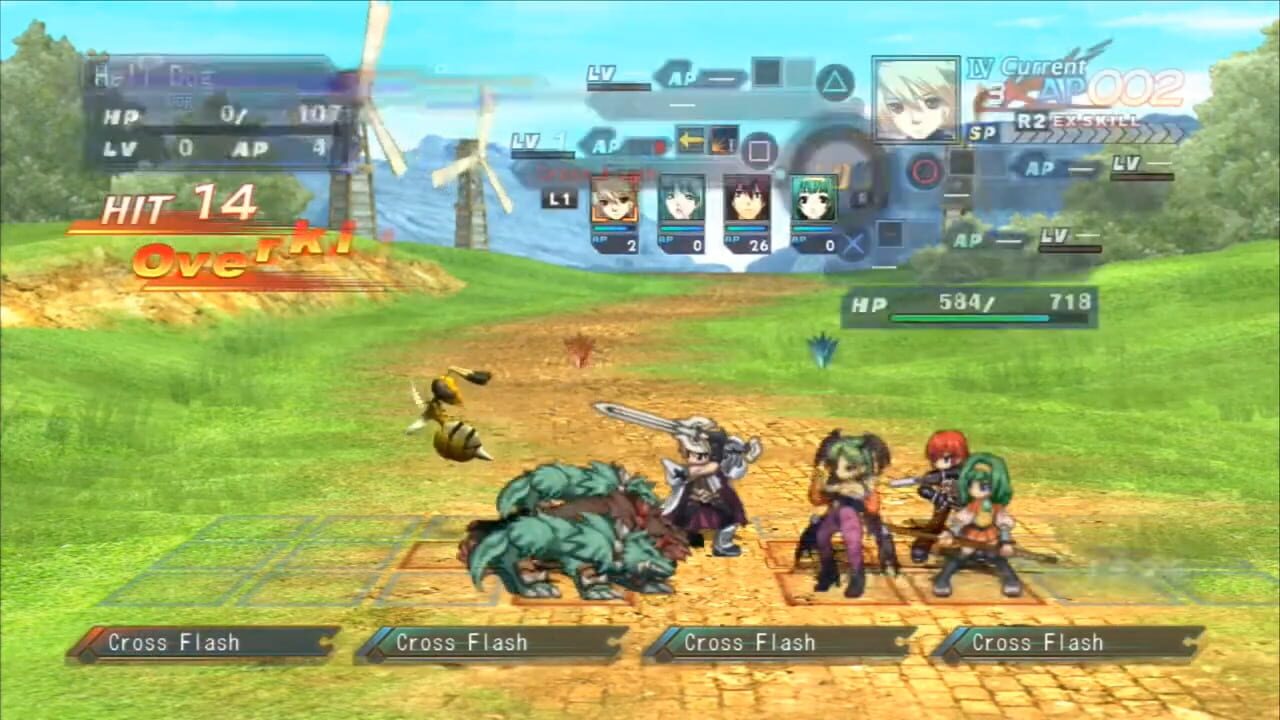Select the red Circle button icon
This screenshot has height=720, width=1280.
point(922,172)
